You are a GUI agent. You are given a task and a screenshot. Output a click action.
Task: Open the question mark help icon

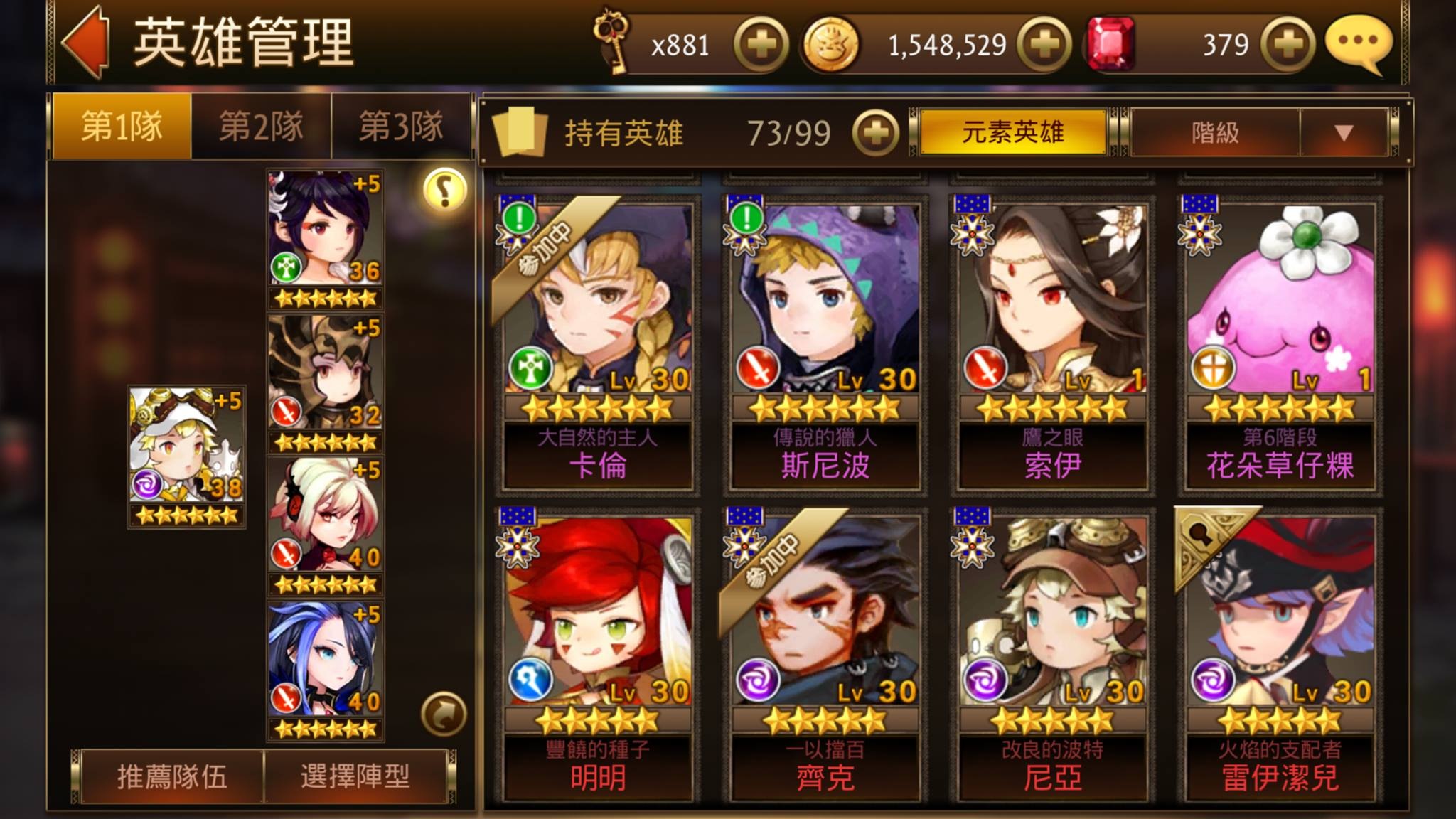point(444,190)
